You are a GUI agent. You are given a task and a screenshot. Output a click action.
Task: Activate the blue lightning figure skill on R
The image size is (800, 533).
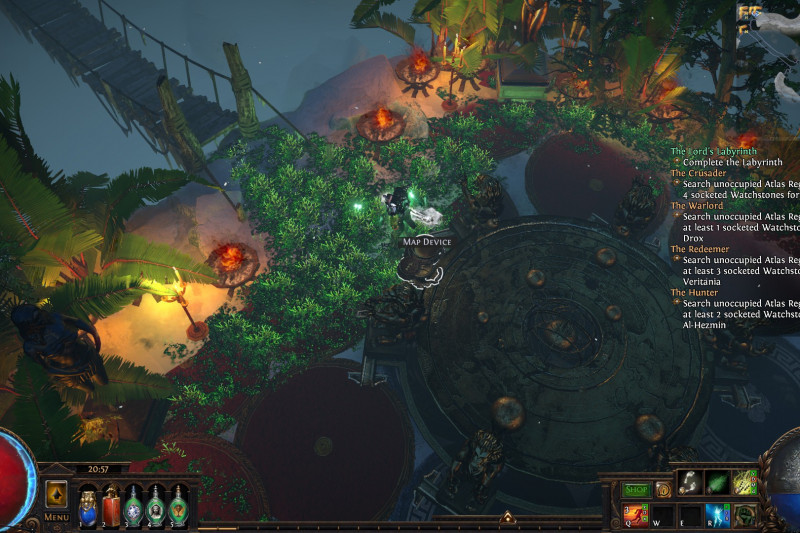[x=717, y=514]
